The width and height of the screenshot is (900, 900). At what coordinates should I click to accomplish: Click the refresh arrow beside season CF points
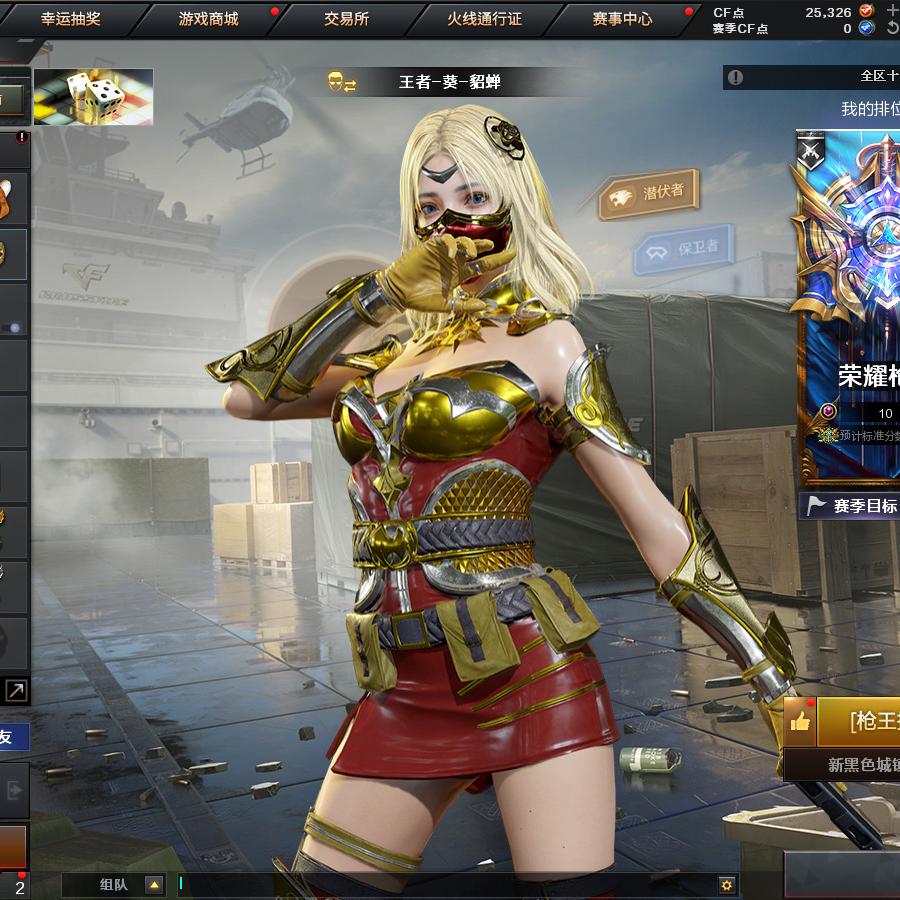[892, 28]
